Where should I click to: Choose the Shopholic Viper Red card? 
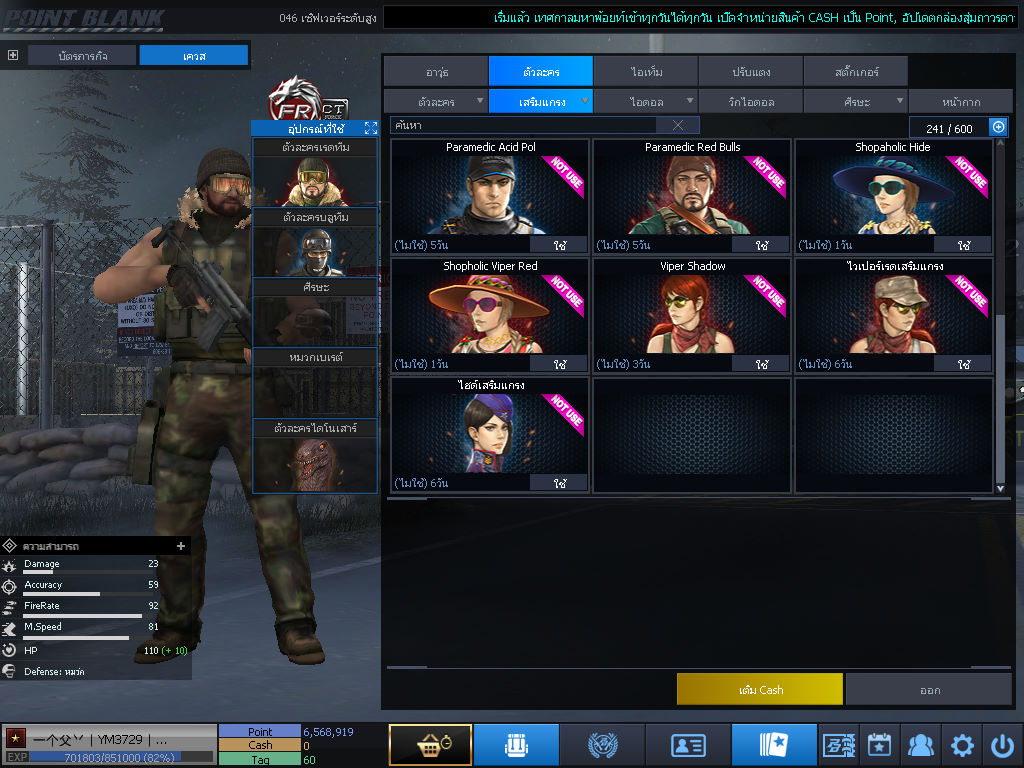coord(490,310)
